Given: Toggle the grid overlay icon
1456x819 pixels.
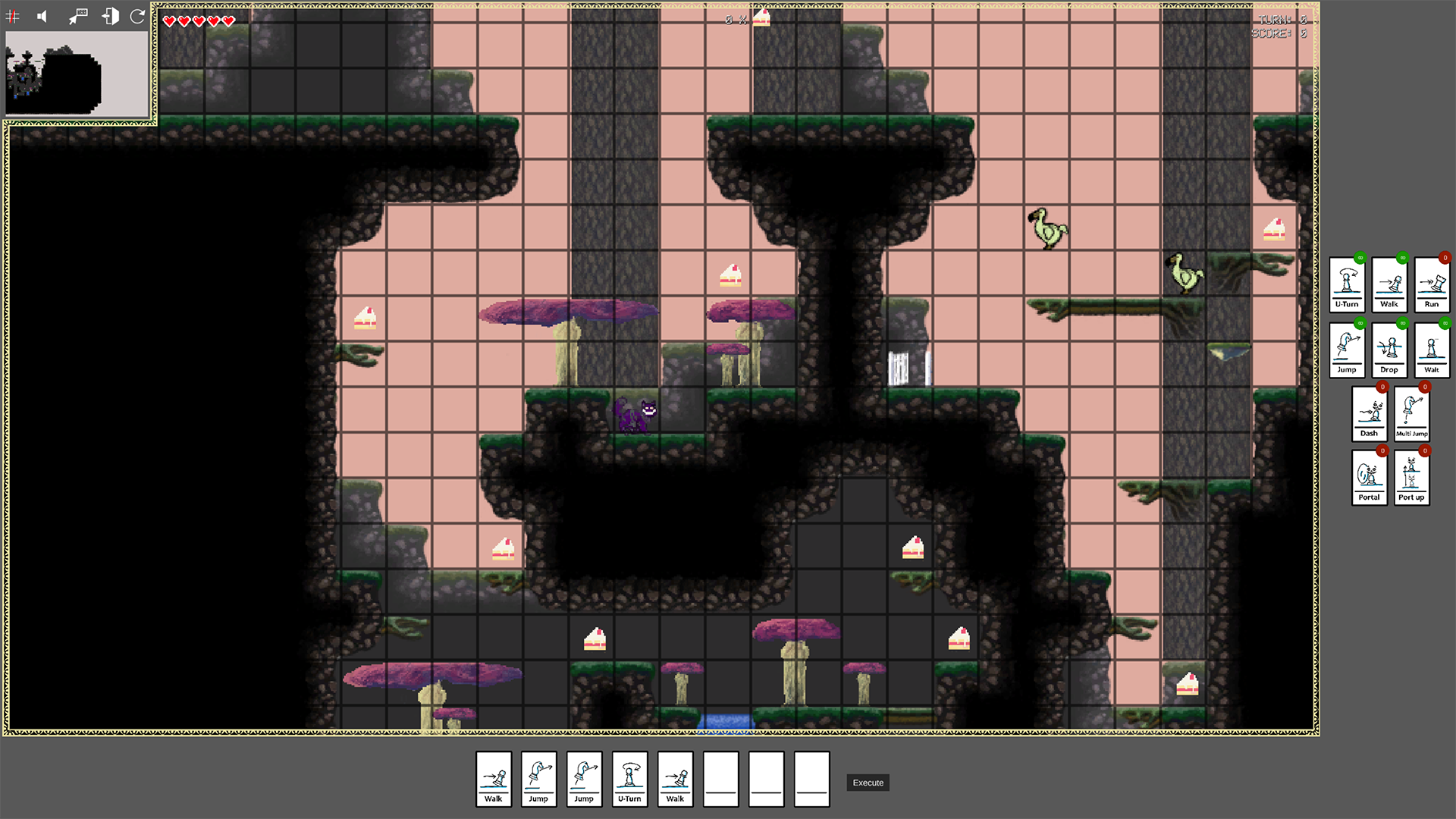Looking at the screenshot, I should pyautogui.click(x=13, y=17).
